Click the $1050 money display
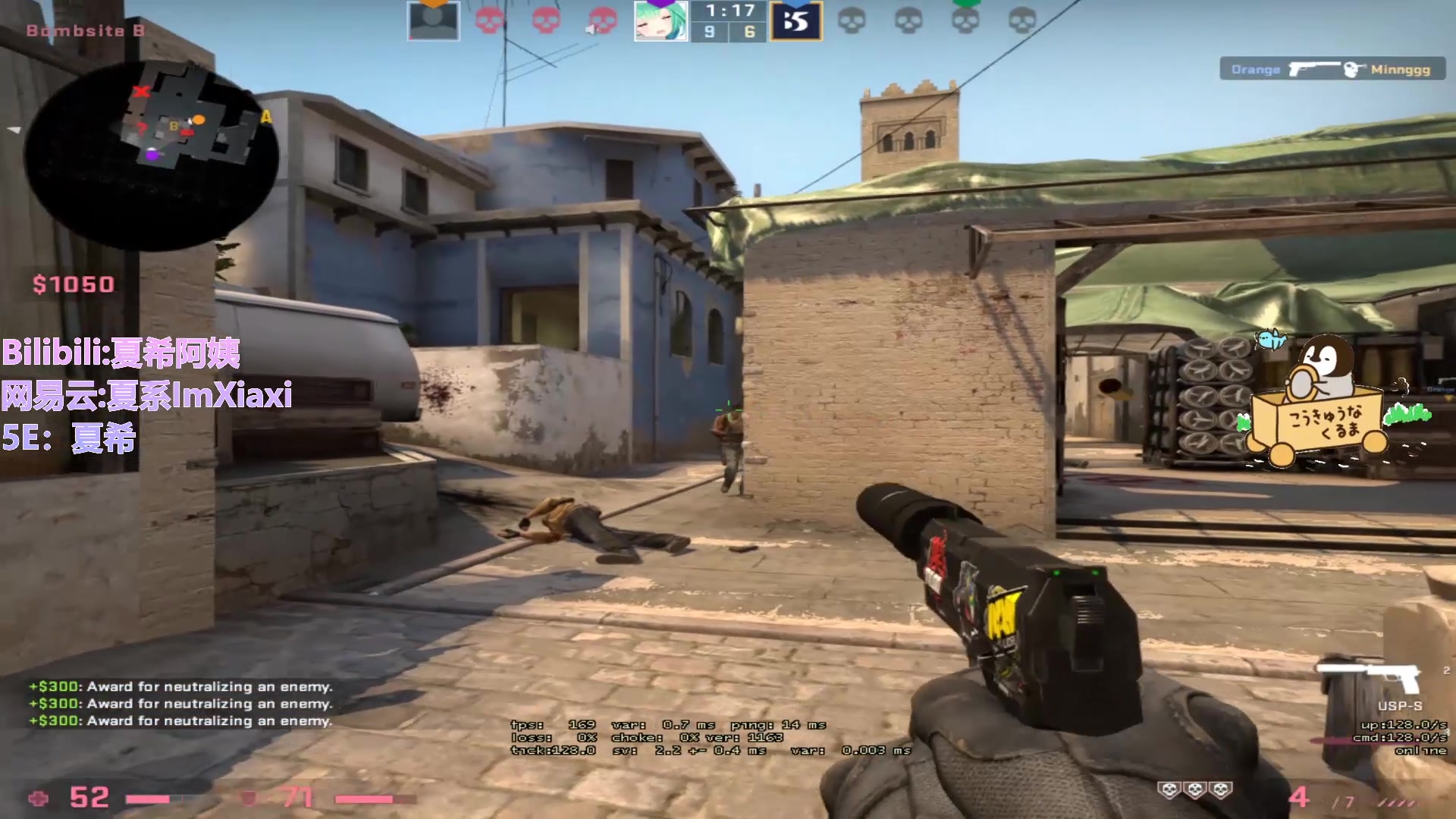Screen dimensions: 1456x819 (x=72, y=284)
